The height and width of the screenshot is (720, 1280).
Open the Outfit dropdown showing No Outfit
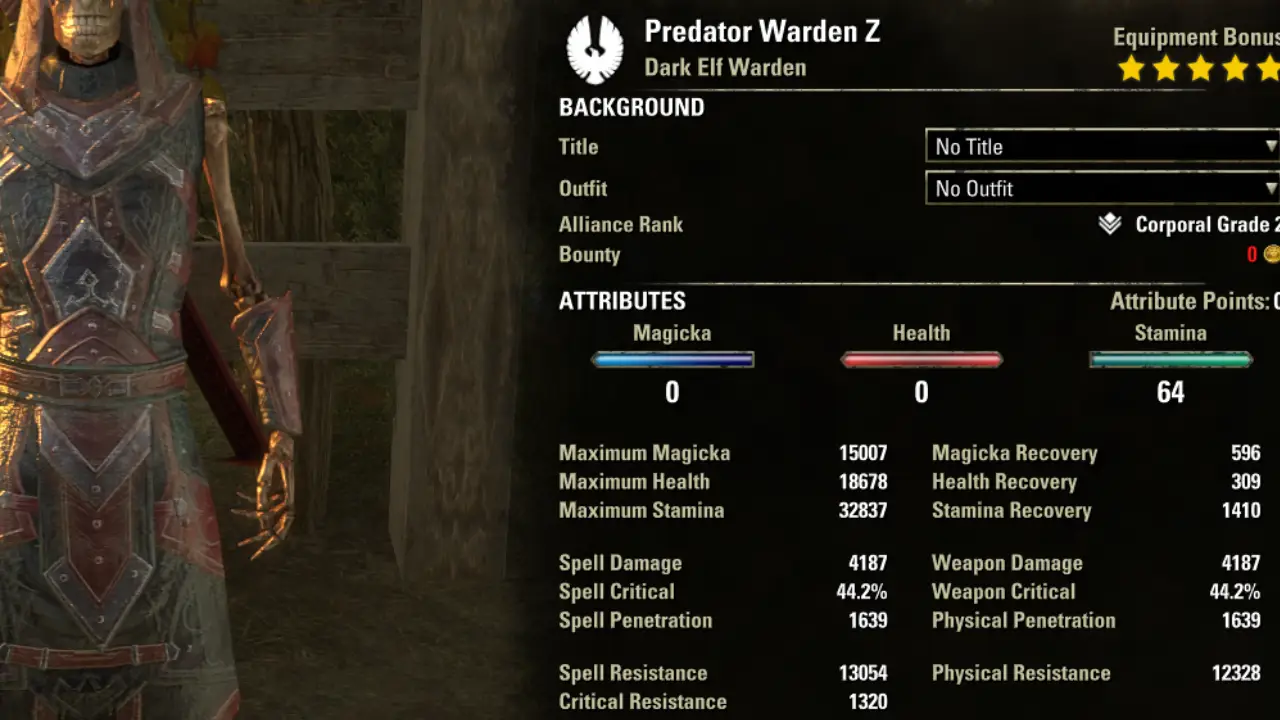tap(1102, 188)
